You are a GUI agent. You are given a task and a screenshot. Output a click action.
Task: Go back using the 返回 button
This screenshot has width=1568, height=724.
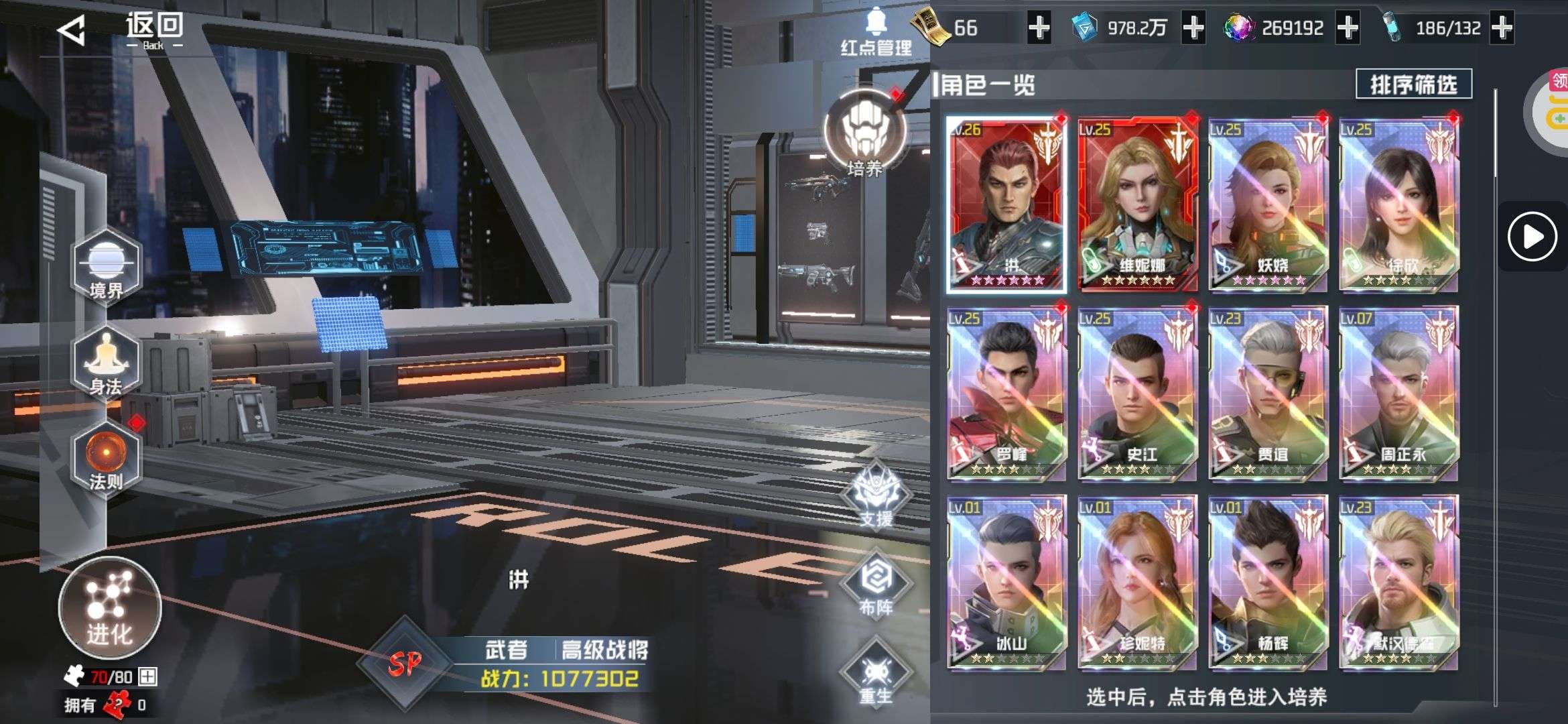coord(121,29)
